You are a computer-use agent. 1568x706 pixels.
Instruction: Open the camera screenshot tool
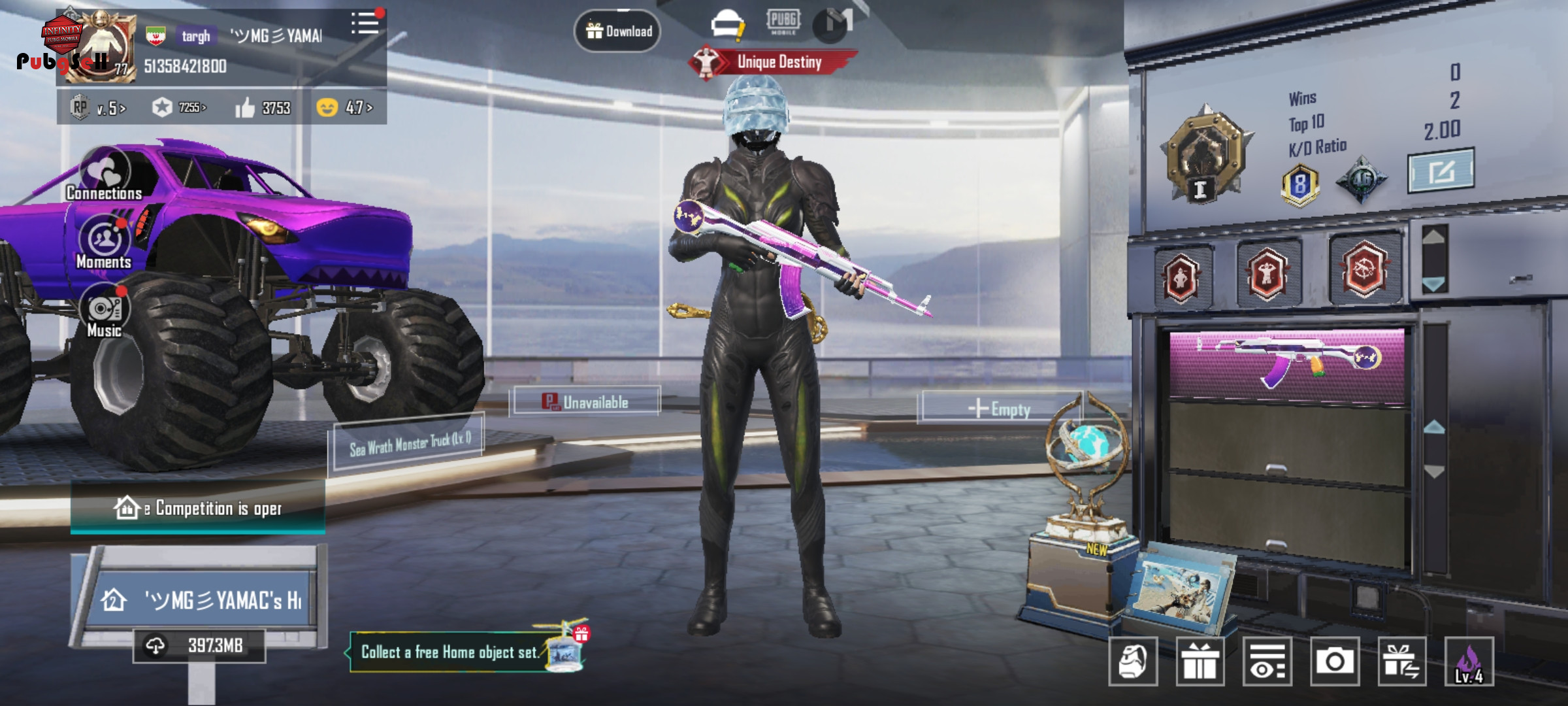1334,662
